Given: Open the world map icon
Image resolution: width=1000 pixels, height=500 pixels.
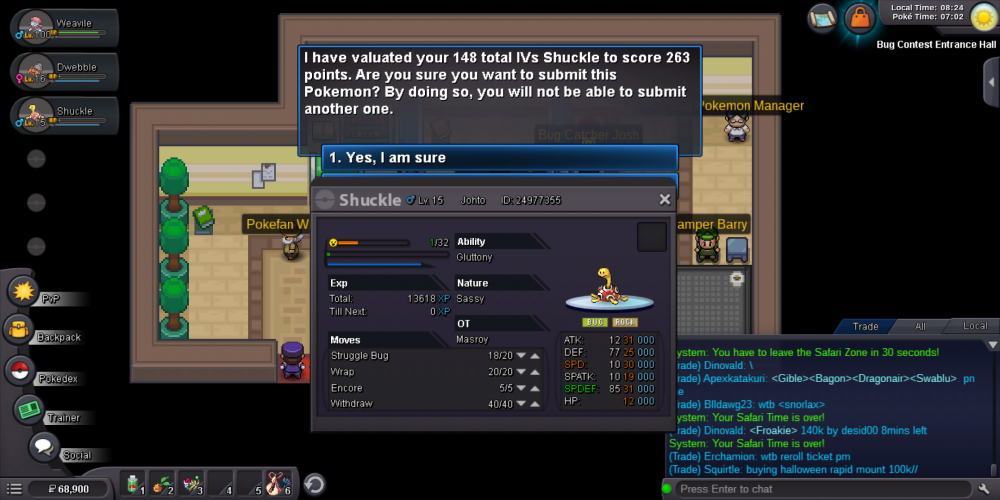Looking at the screenshot, I should click(823, 18).
